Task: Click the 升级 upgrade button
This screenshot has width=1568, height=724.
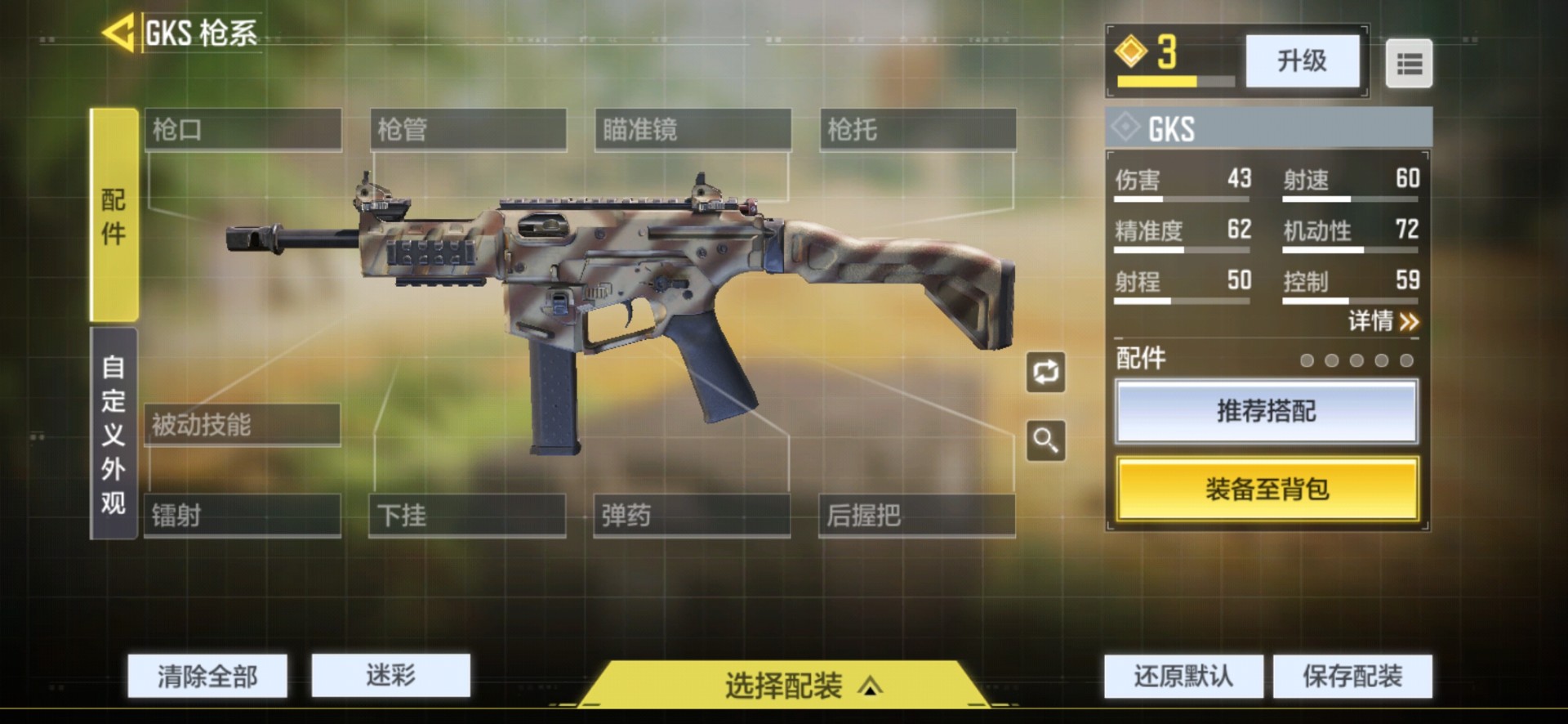Action: (x=1303, y=60)
